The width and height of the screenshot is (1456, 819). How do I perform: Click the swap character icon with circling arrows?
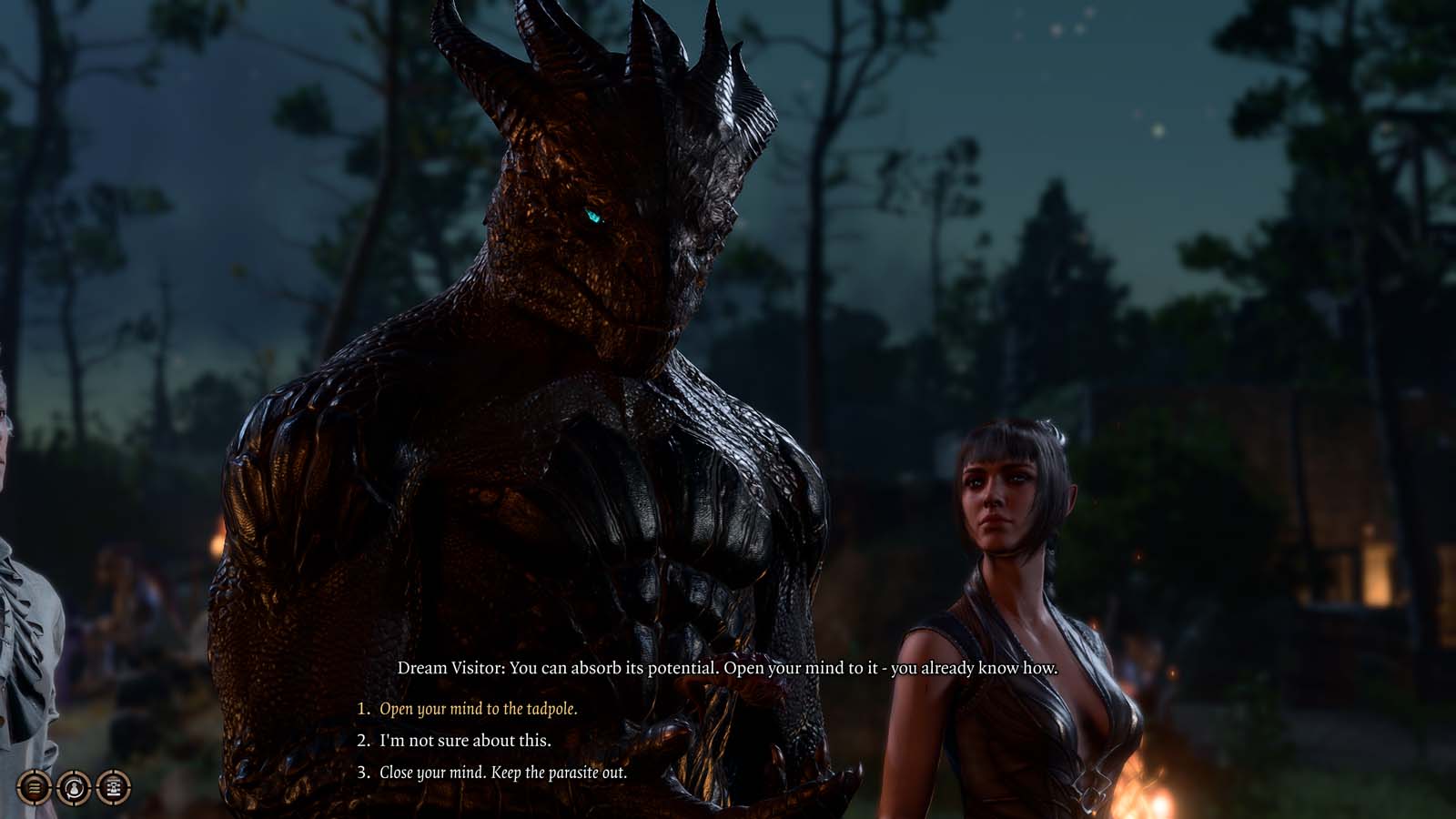tap(74, 786)
